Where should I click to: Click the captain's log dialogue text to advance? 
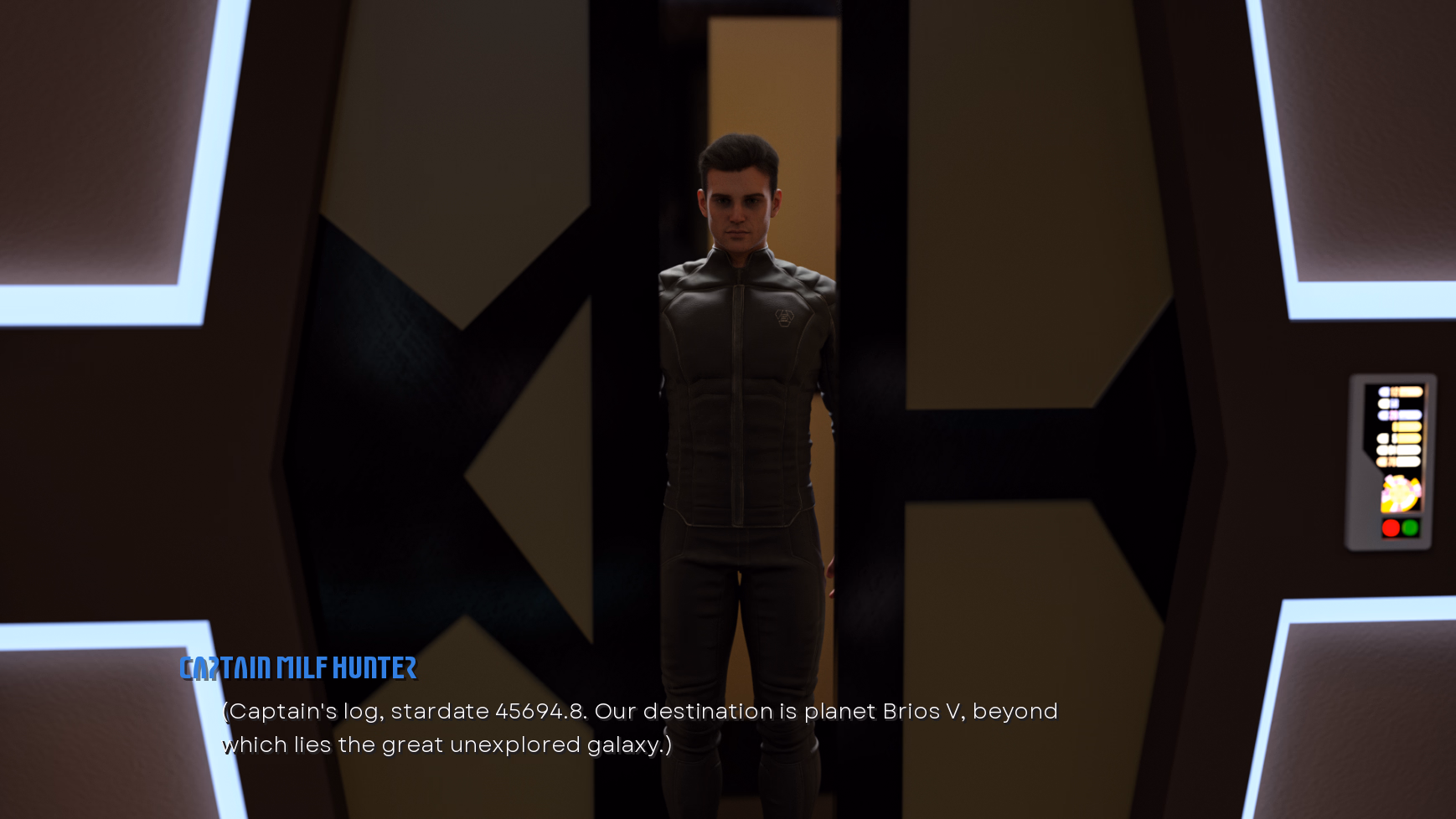point(638,728)
